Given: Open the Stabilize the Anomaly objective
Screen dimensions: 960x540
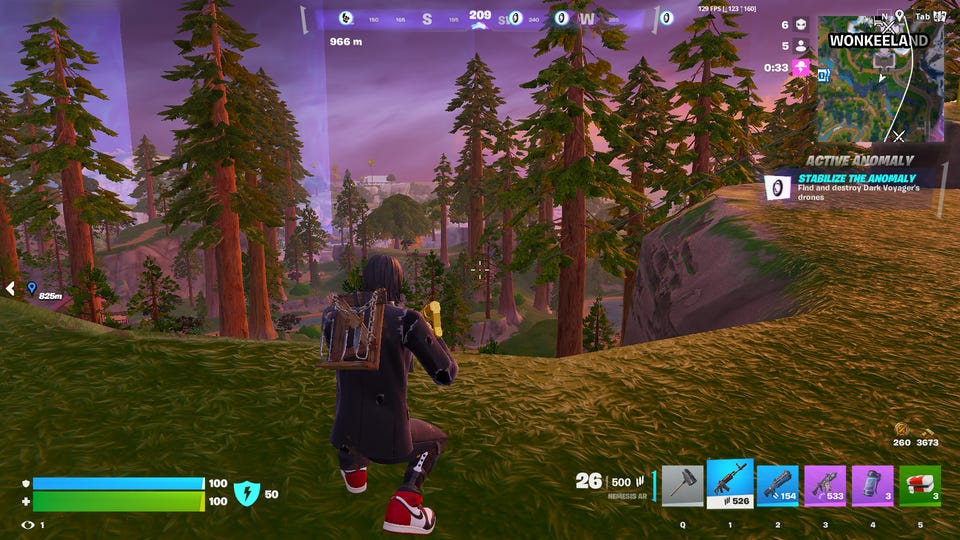Looking at the screenshot, I should 850,185.
